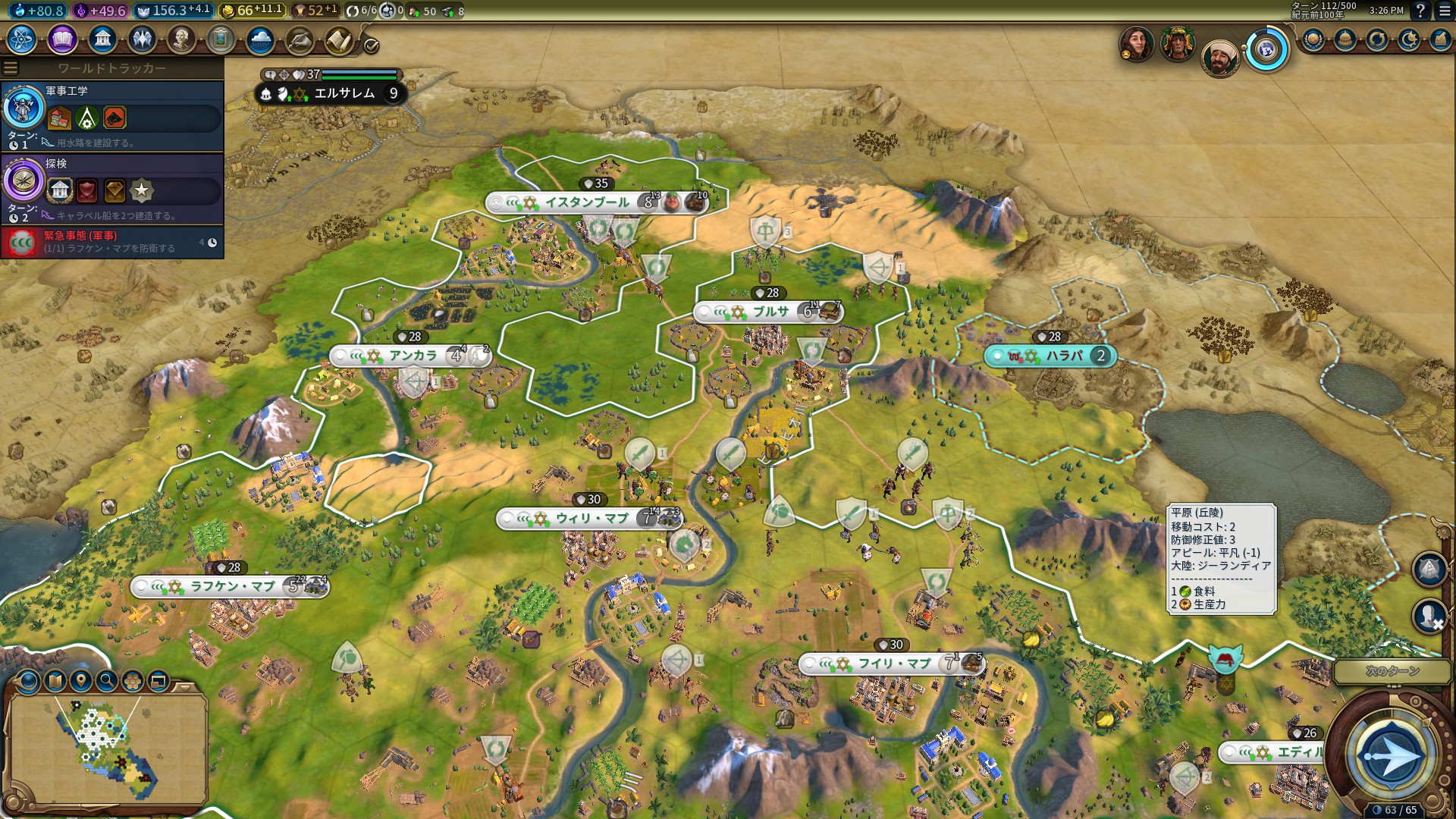Open the Civilopedia question mark button
1456x819 pixels.
[x=1420, y=11]
